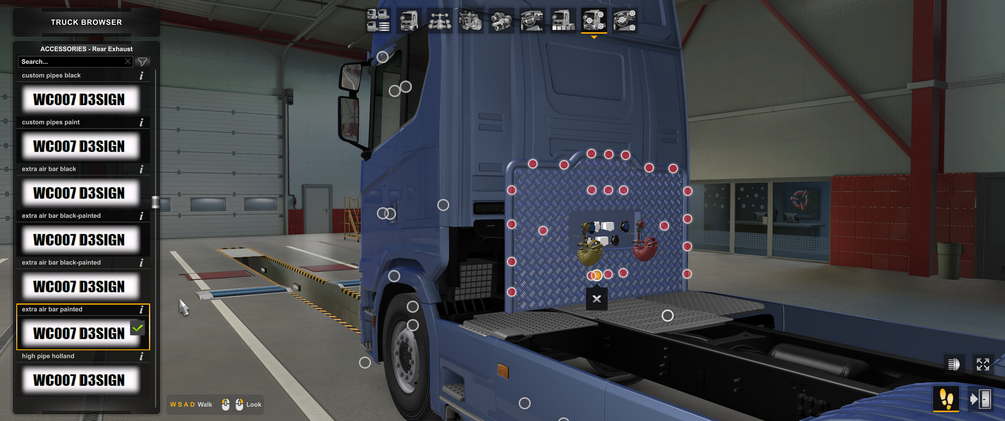Choose the custom pipes paint accessory
1005x421 pixels.
tap(79, 146)
